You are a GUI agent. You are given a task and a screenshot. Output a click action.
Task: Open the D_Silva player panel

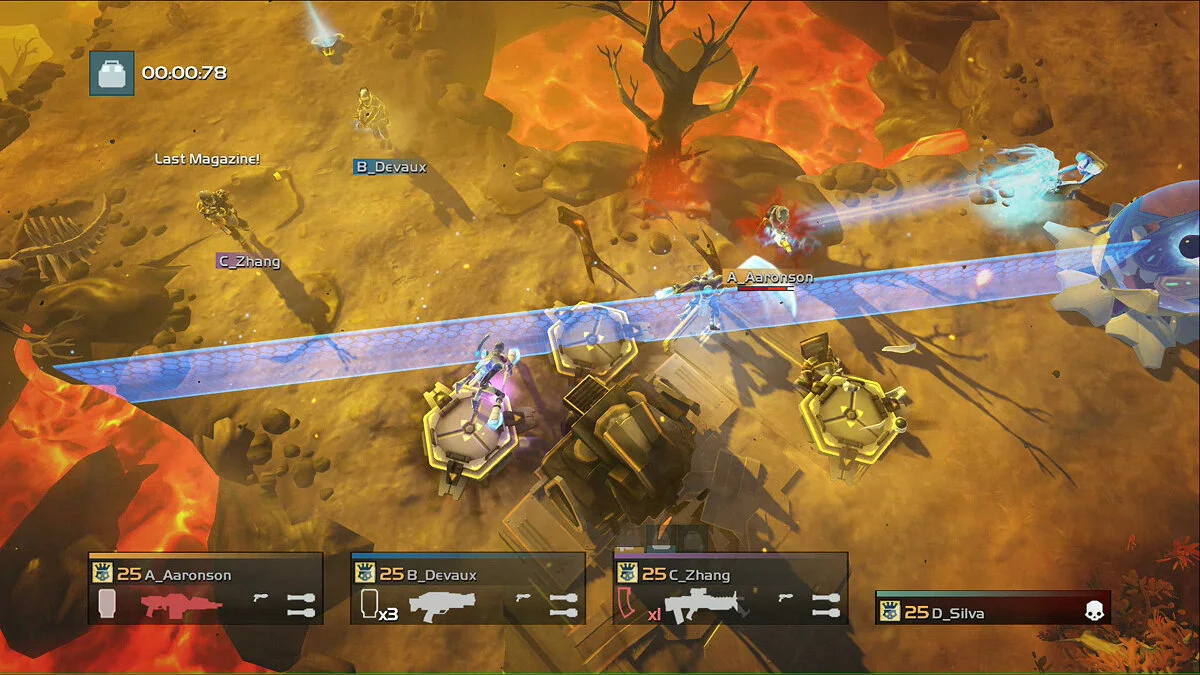[x=992, y=609]
